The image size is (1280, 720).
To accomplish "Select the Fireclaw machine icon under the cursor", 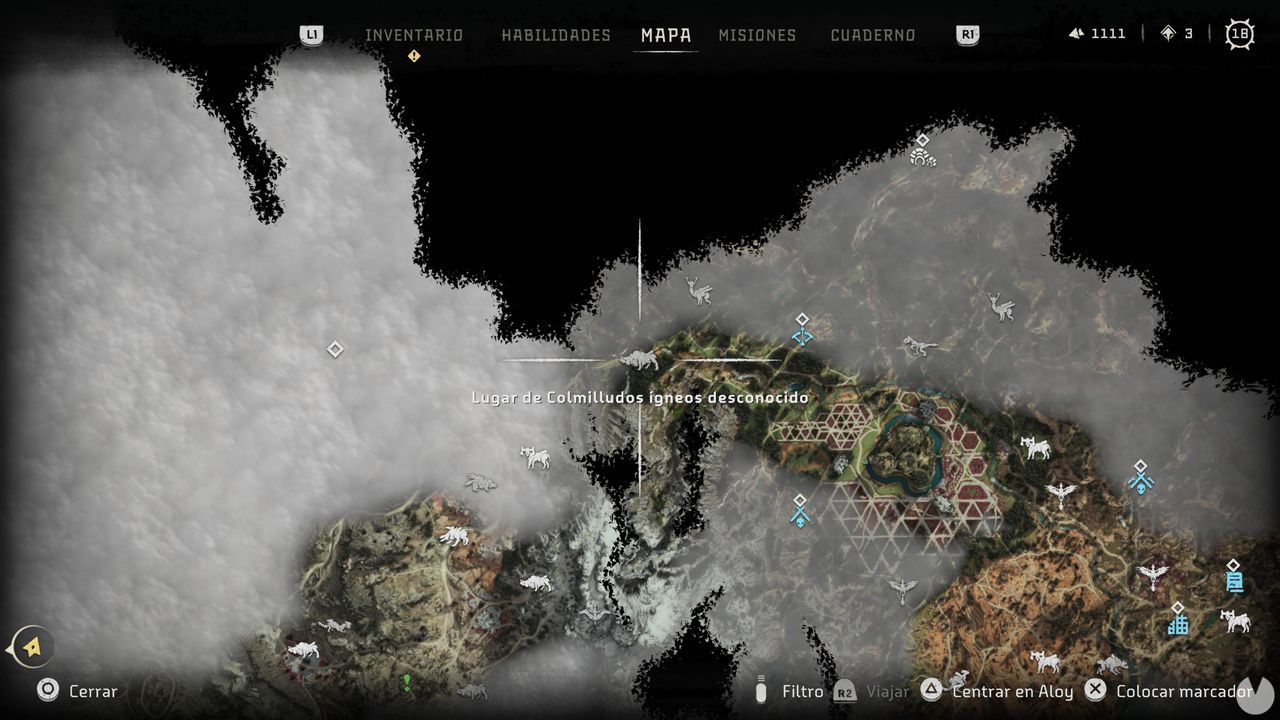I will pos(640,356).
